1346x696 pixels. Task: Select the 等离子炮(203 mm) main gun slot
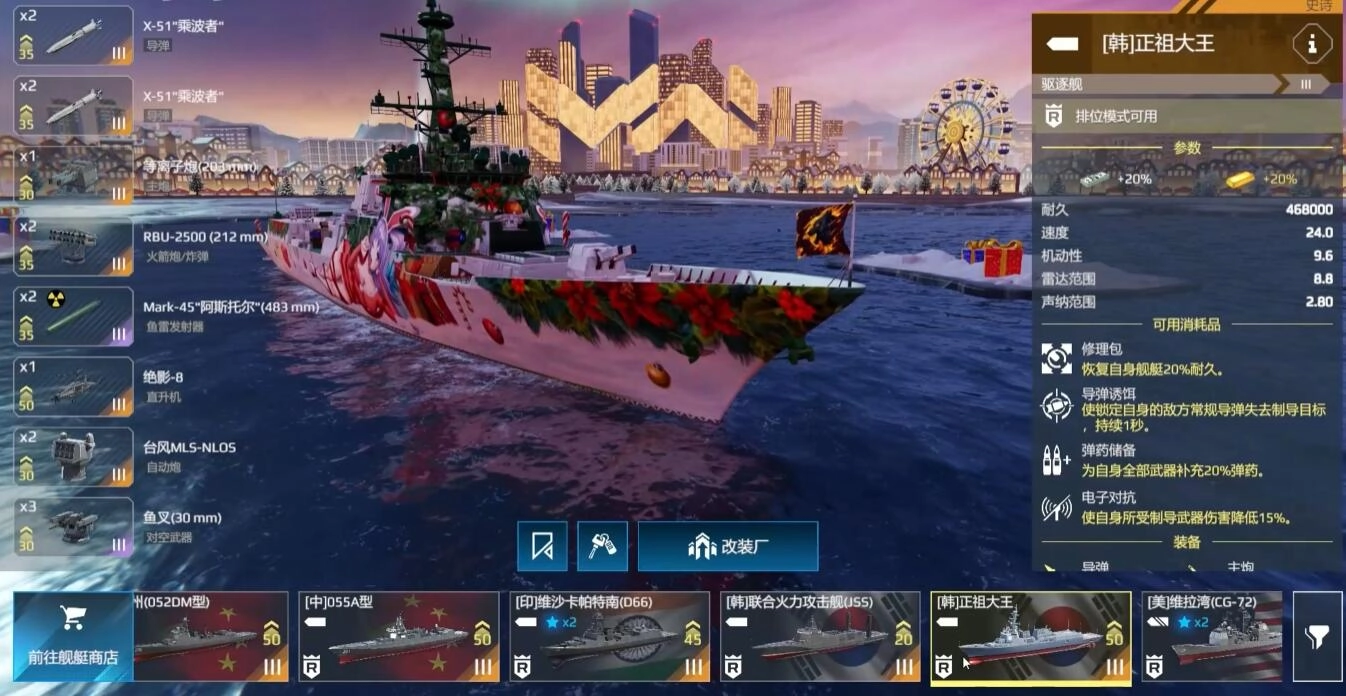tap(73, 176)
